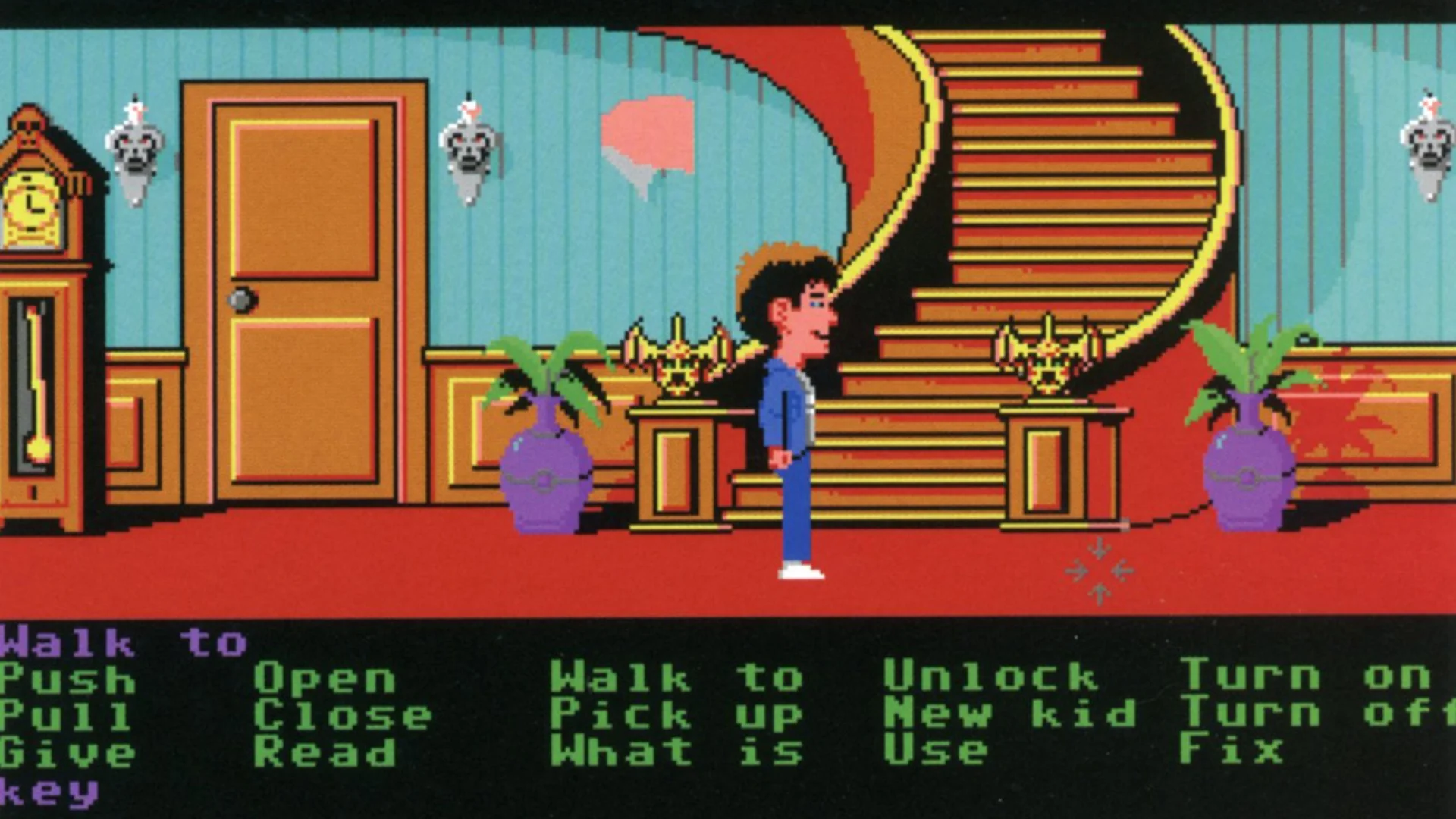Select the What is verb
The height and width of the screenshot is (819, 1456).
tap(676, 752)
